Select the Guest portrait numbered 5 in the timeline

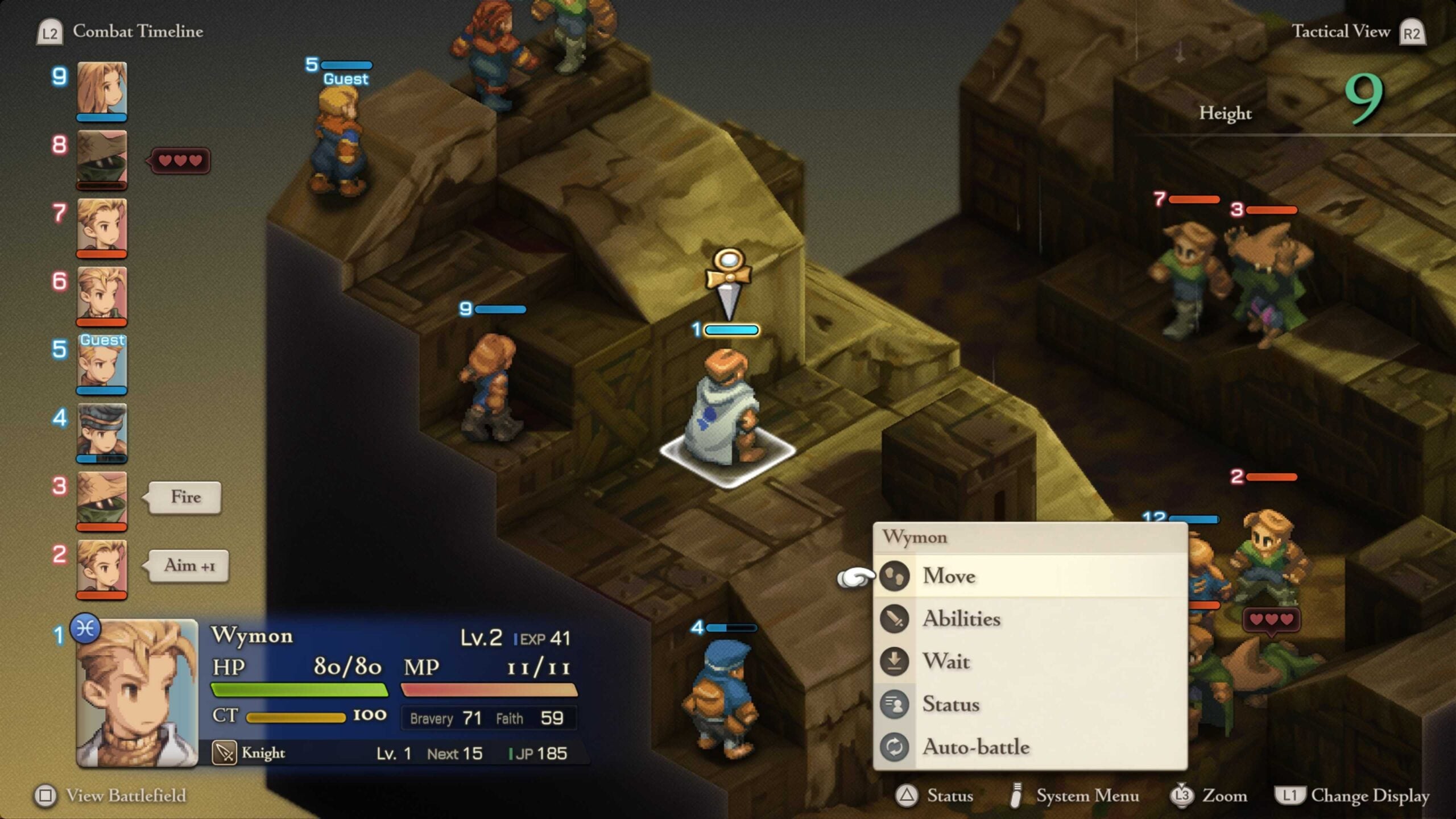[x=102, y=364]
